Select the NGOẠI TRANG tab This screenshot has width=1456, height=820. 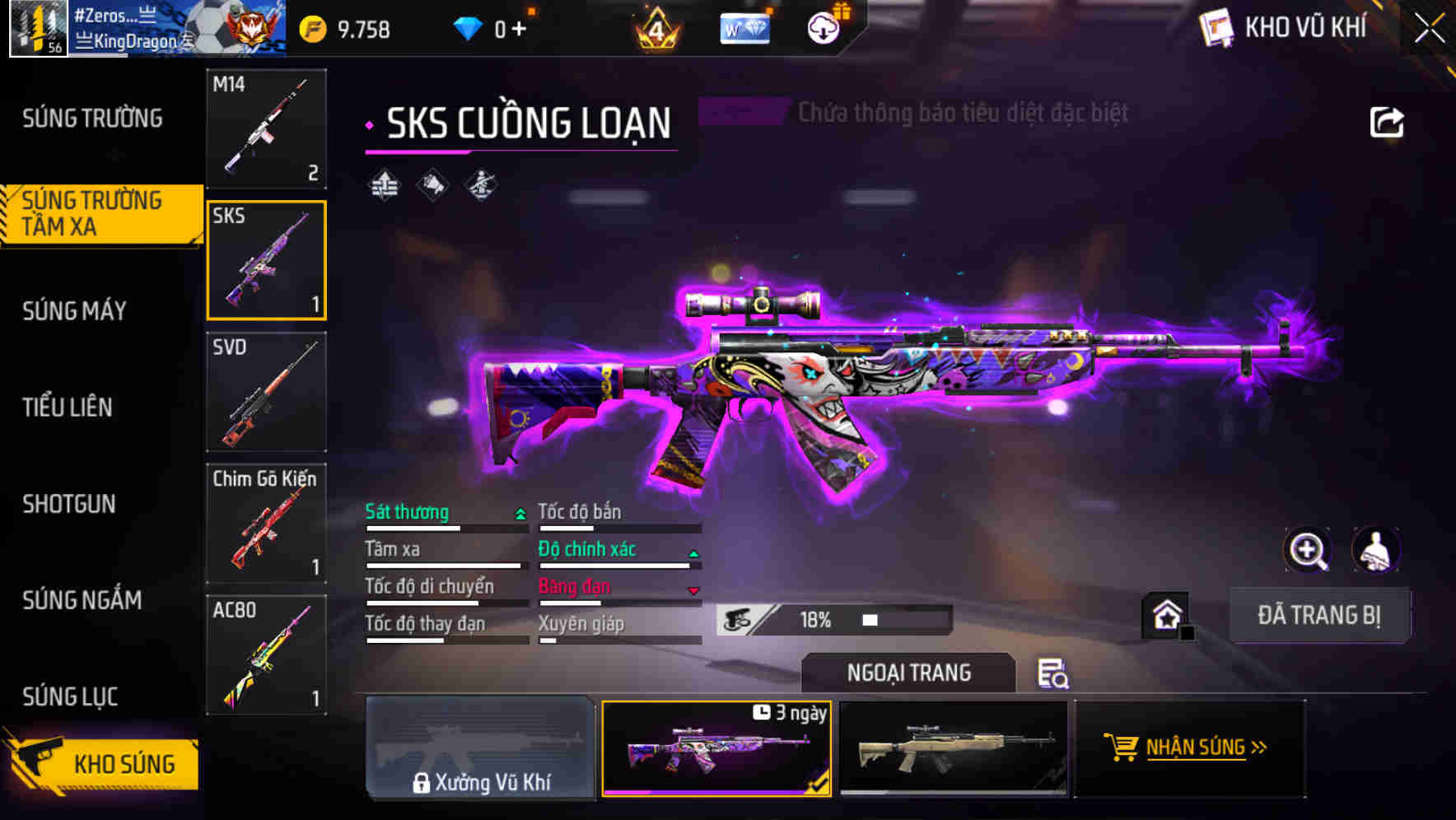coord(908,673)
